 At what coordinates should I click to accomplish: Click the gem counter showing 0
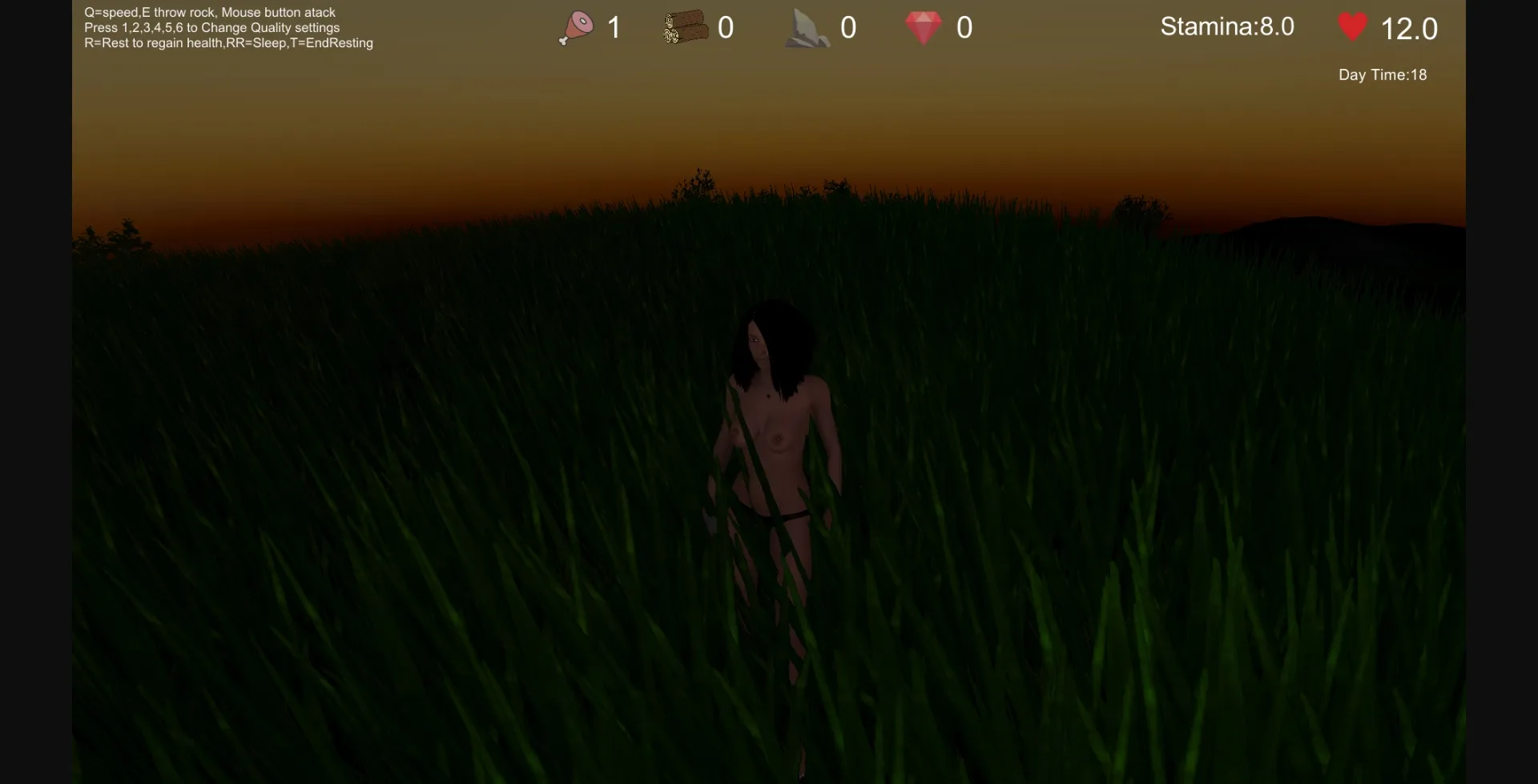point(964,26)
